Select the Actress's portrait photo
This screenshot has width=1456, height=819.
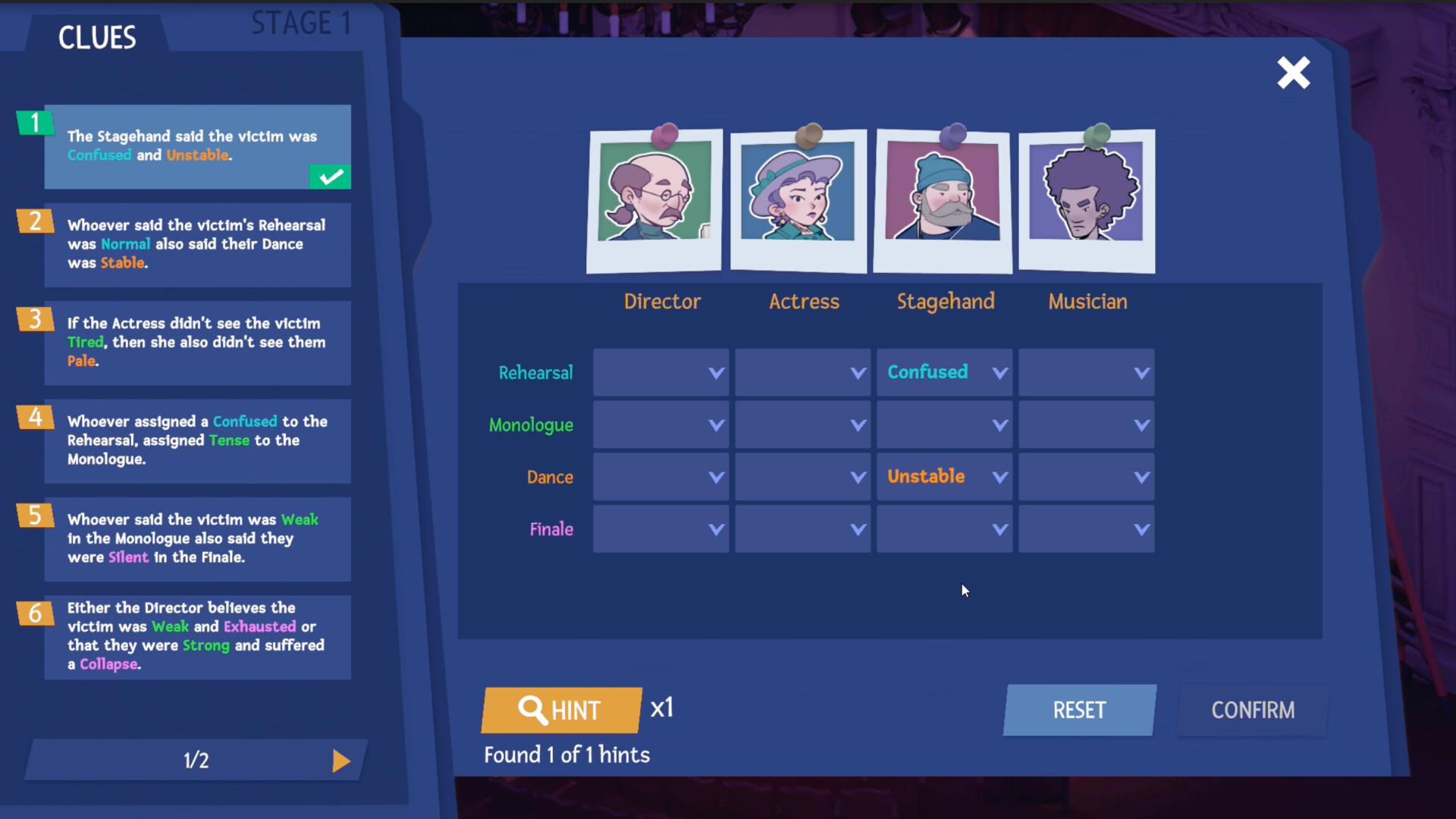pos(799,201)
